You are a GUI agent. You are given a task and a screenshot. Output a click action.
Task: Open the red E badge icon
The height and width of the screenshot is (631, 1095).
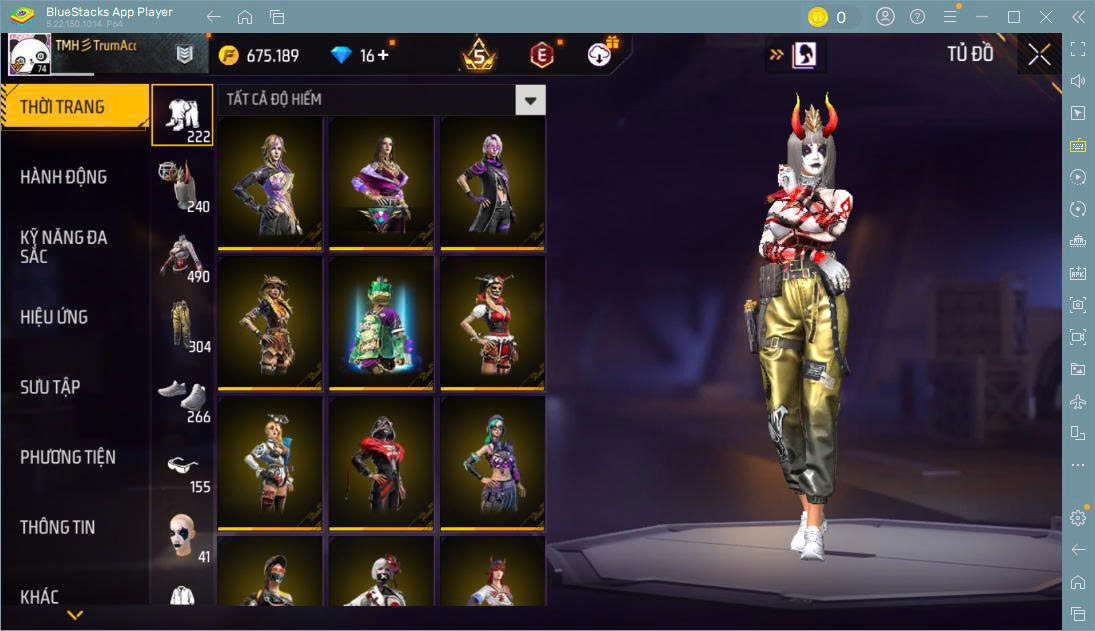[541, 55]
